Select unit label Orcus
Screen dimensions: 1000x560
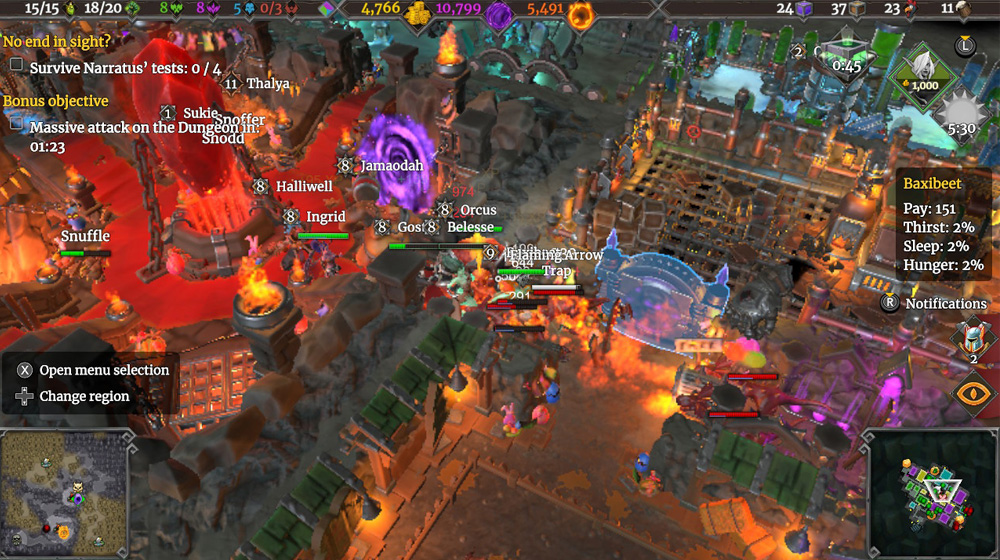tap(477, 210)
